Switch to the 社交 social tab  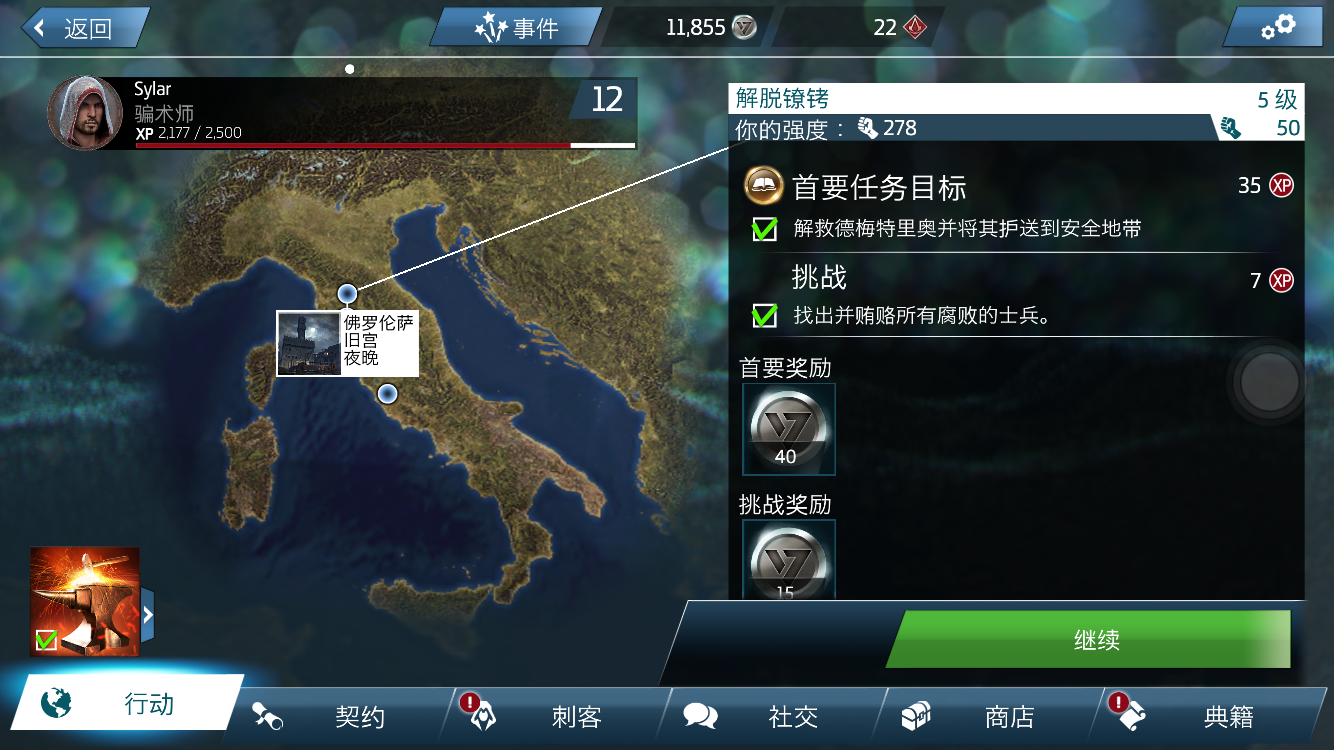(x=772, y=716)
